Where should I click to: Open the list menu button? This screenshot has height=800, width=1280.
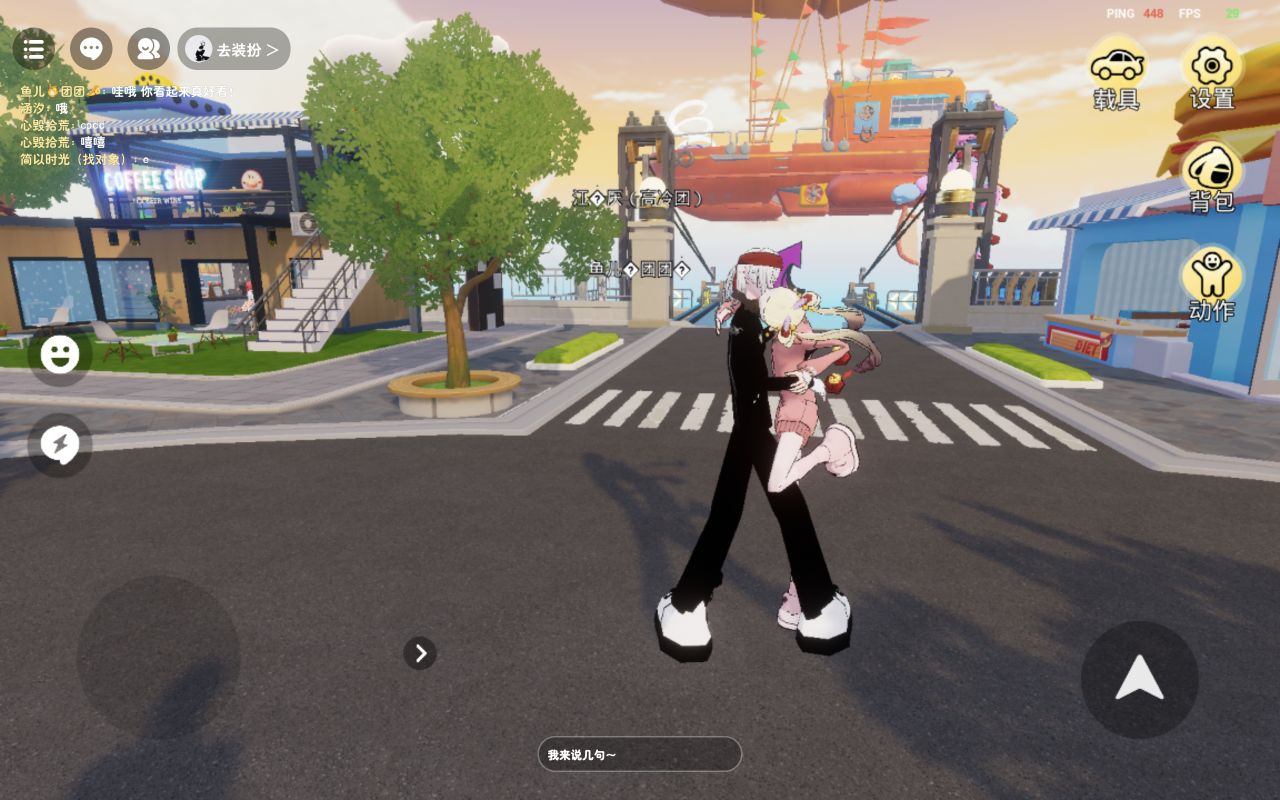pyautogui.click(x=33, y=49)
